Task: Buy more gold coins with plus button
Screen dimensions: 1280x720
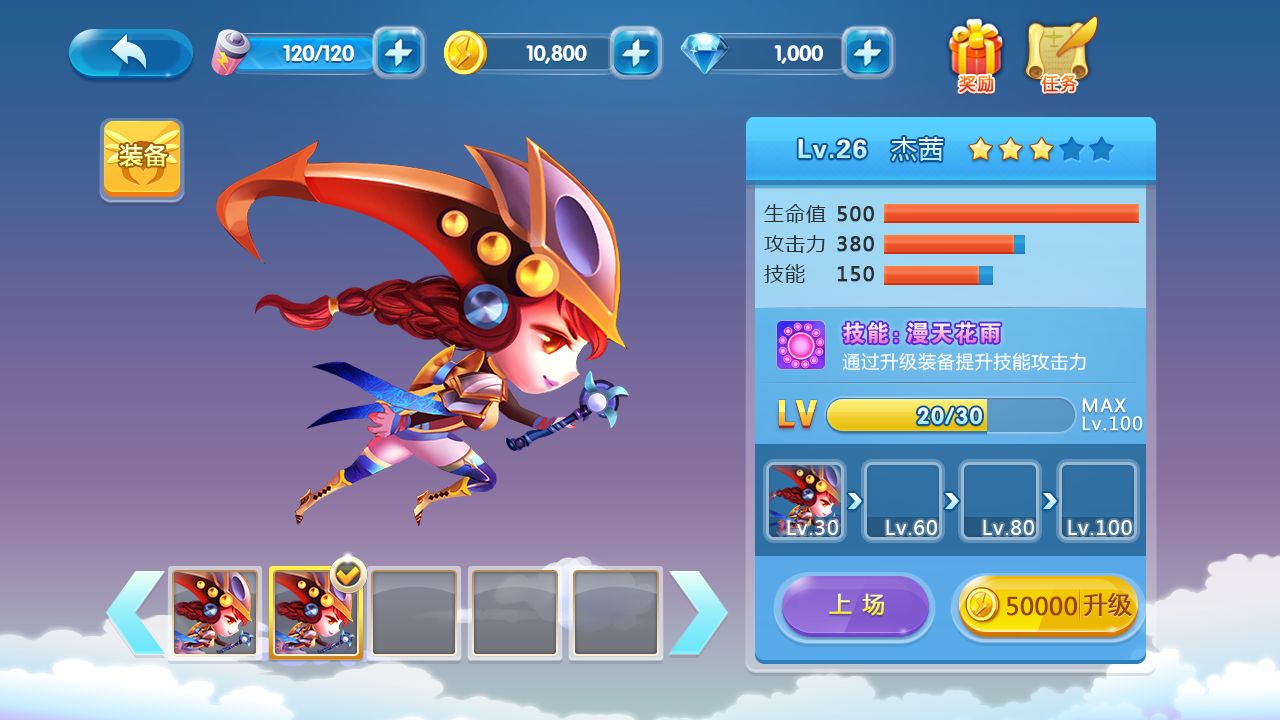Action: click(x=636, y=53)
